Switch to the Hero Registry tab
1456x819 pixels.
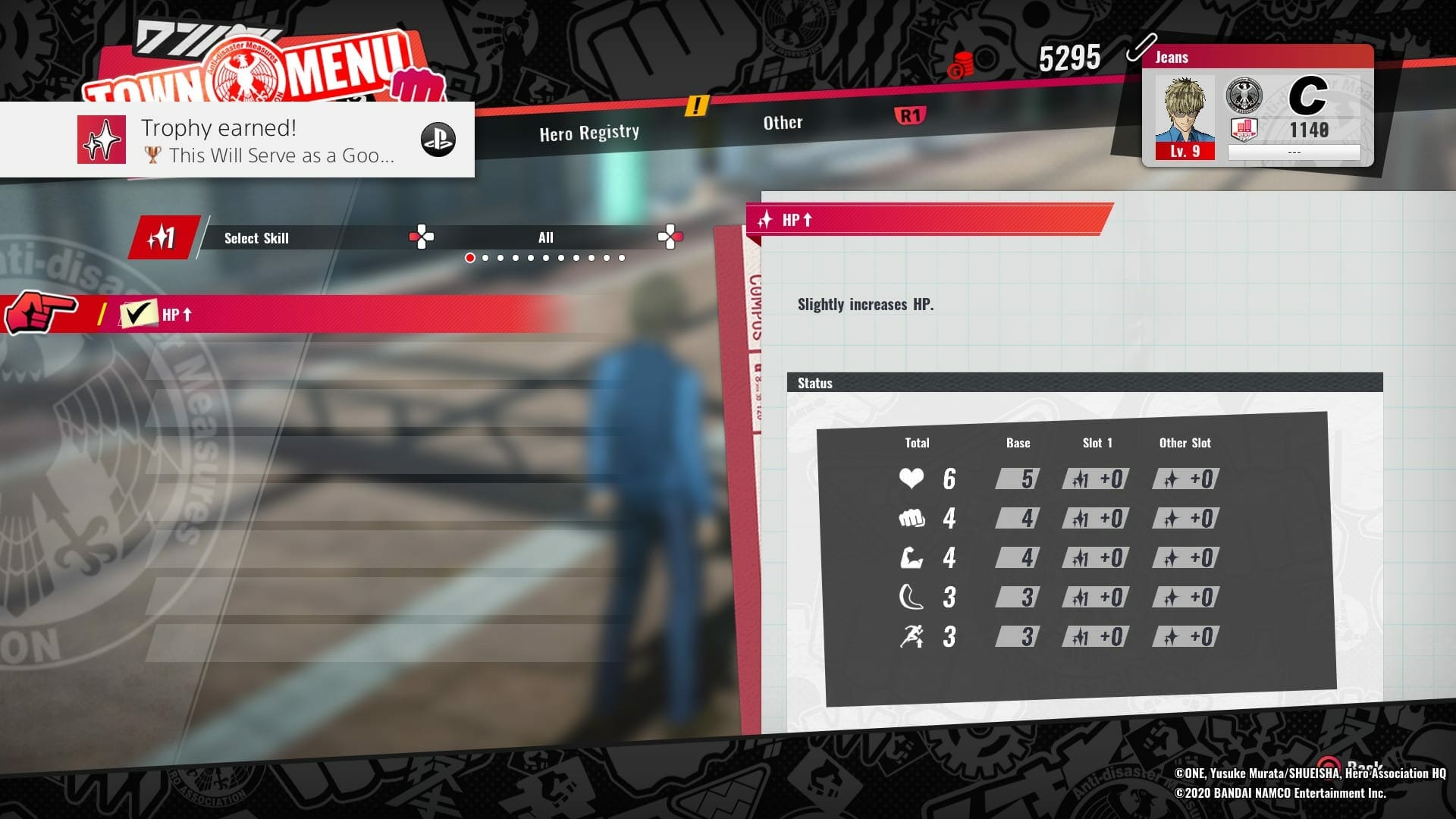(589, 133)
